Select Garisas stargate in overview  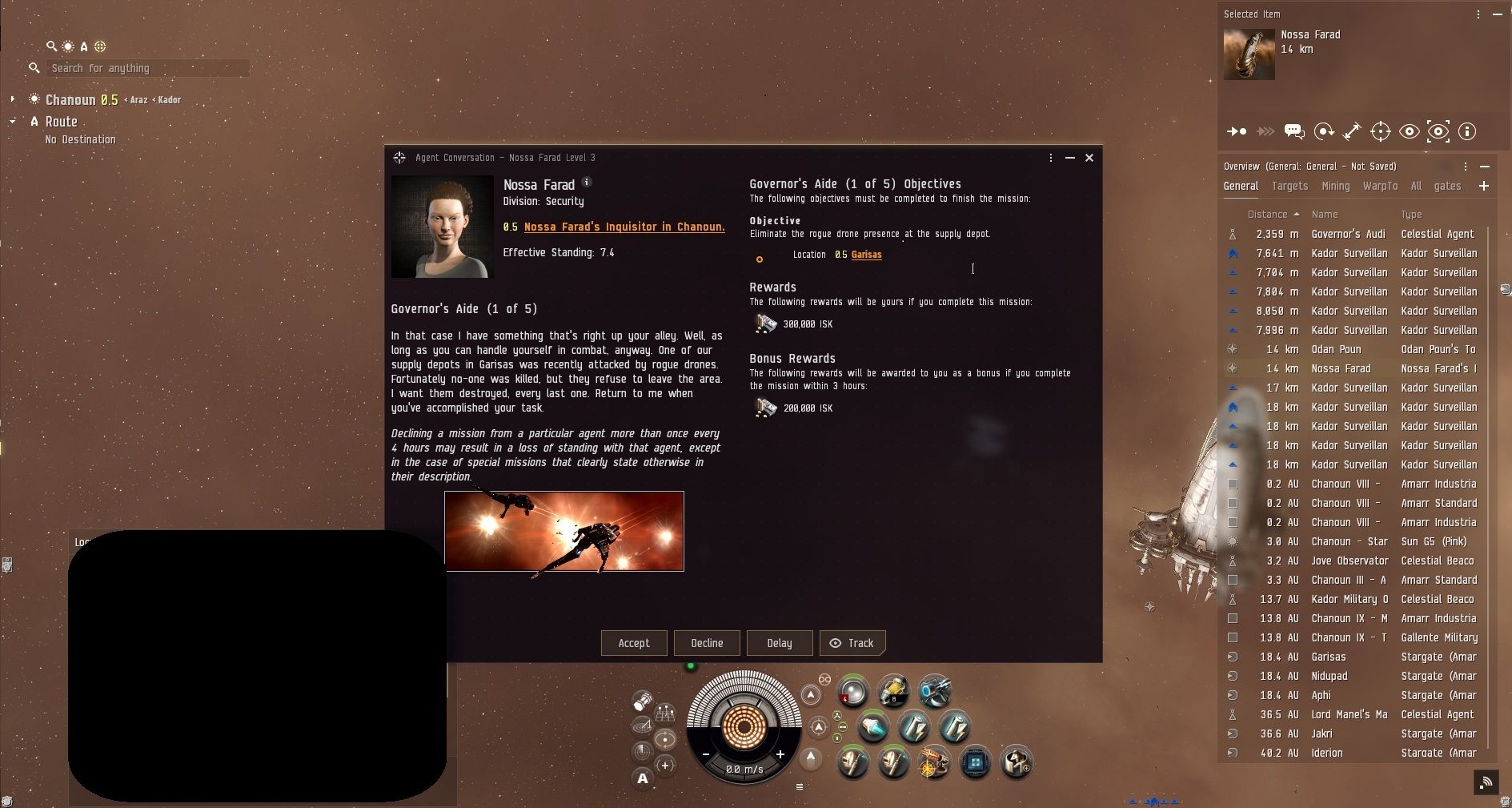(1329, 657)
